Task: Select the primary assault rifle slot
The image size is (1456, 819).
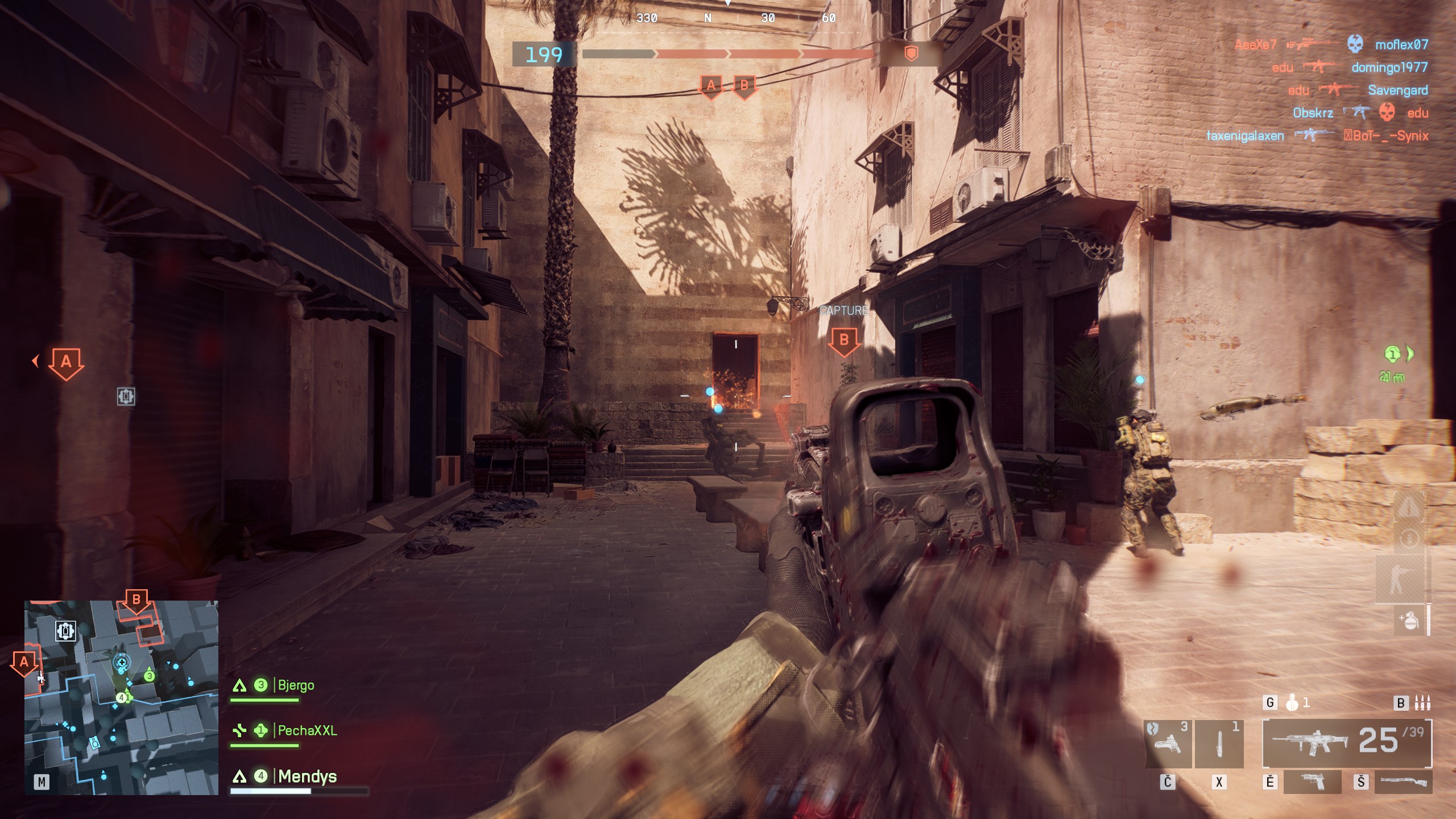Action: tap(1346, 743)
